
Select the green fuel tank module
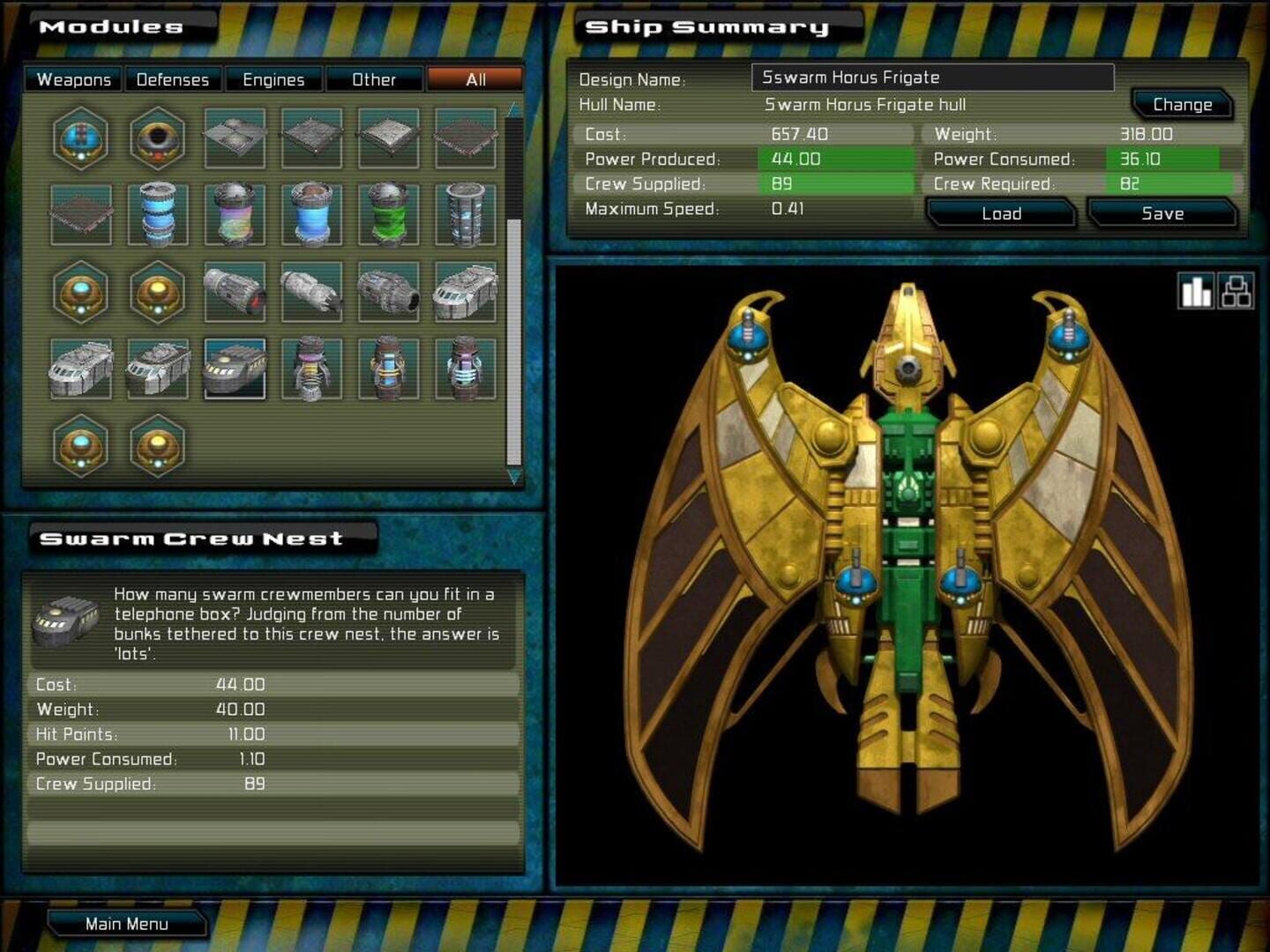coord(389,214)
